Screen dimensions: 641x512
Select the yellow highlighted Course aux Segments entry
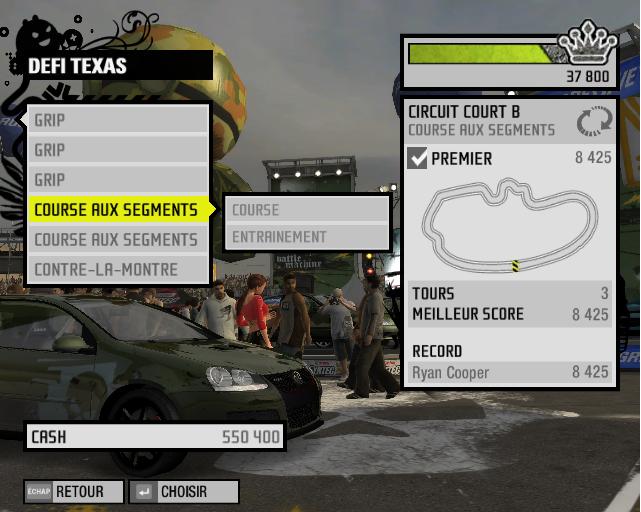click(116, 210)
